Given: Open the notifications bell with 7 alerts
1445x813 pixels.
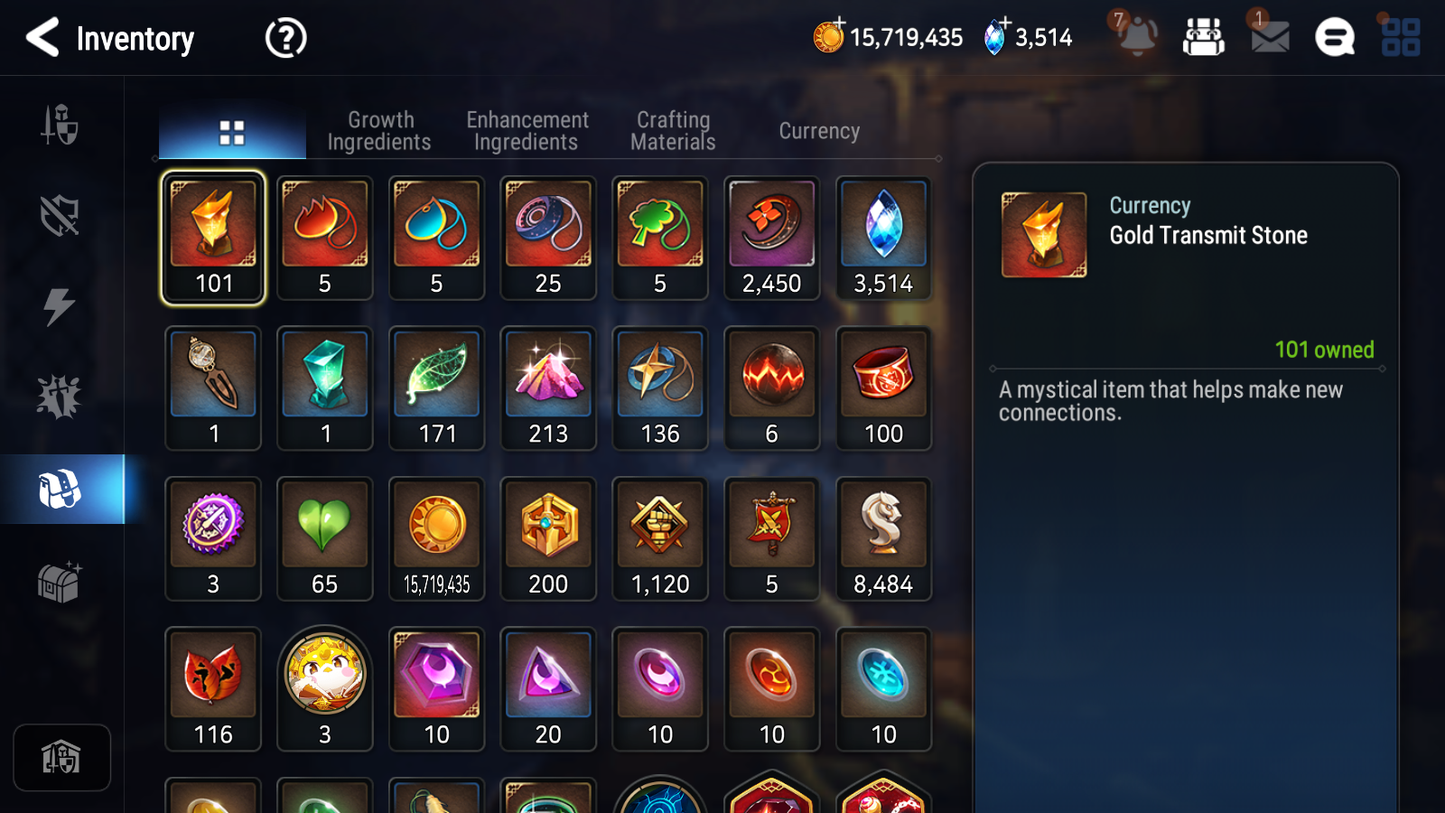Looking at the screenshot, I should pyautogui.click(x=1134, y=36).
